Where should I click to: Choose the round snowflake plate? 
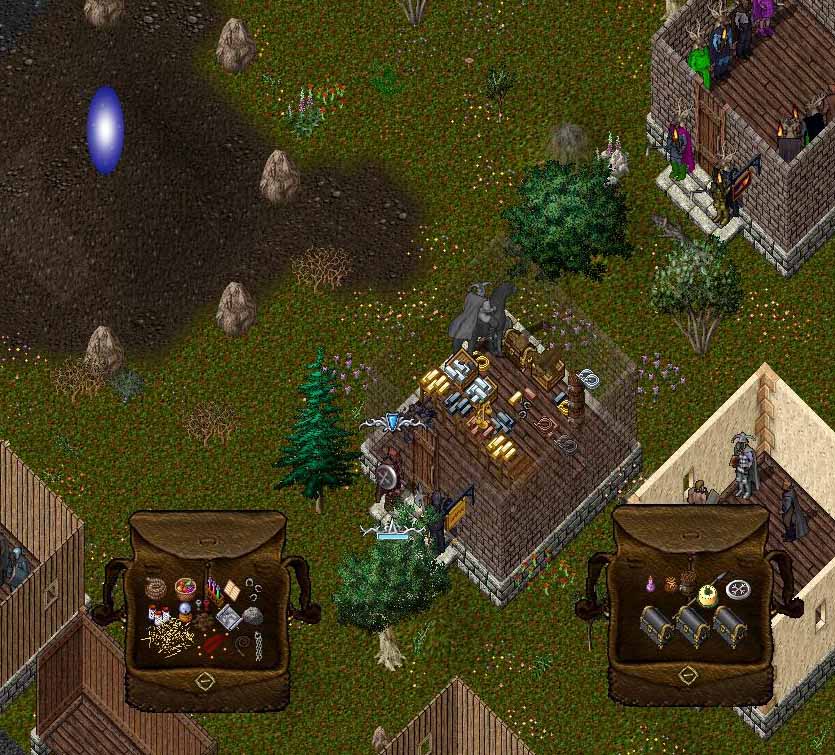740,589
